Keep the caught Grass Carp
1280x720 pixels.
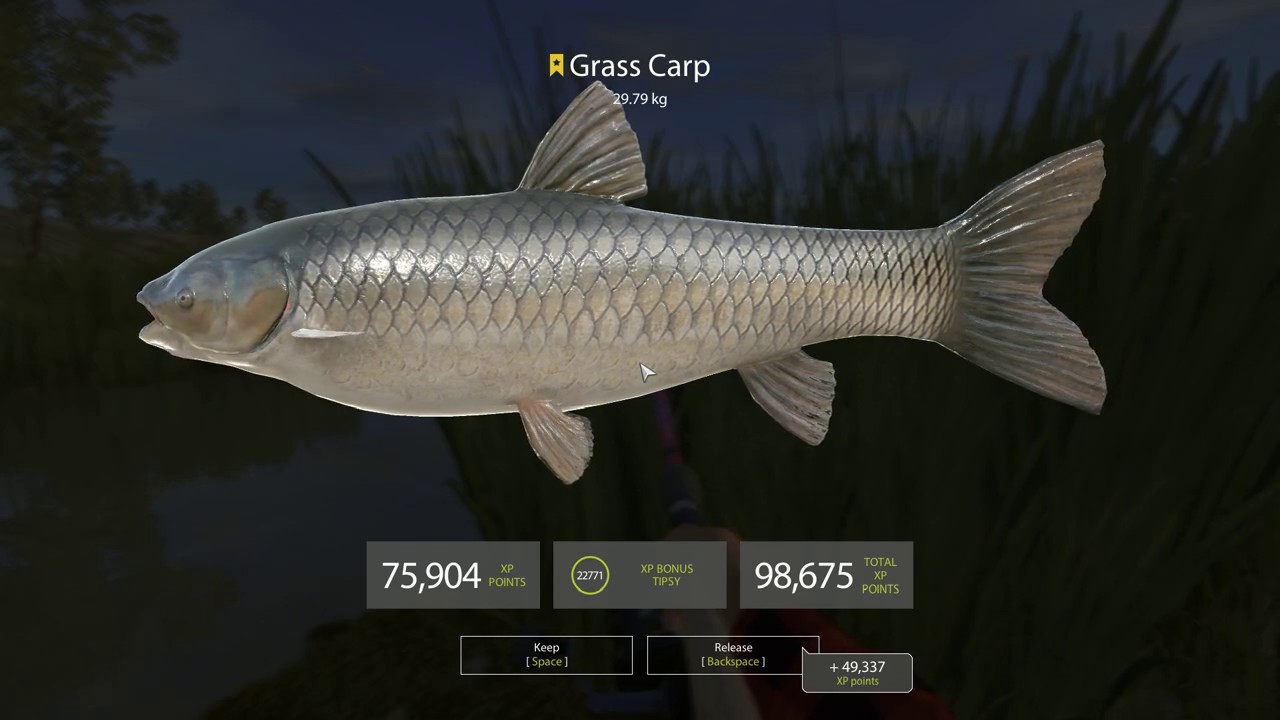pyautogui.click(x=546, y=655)
